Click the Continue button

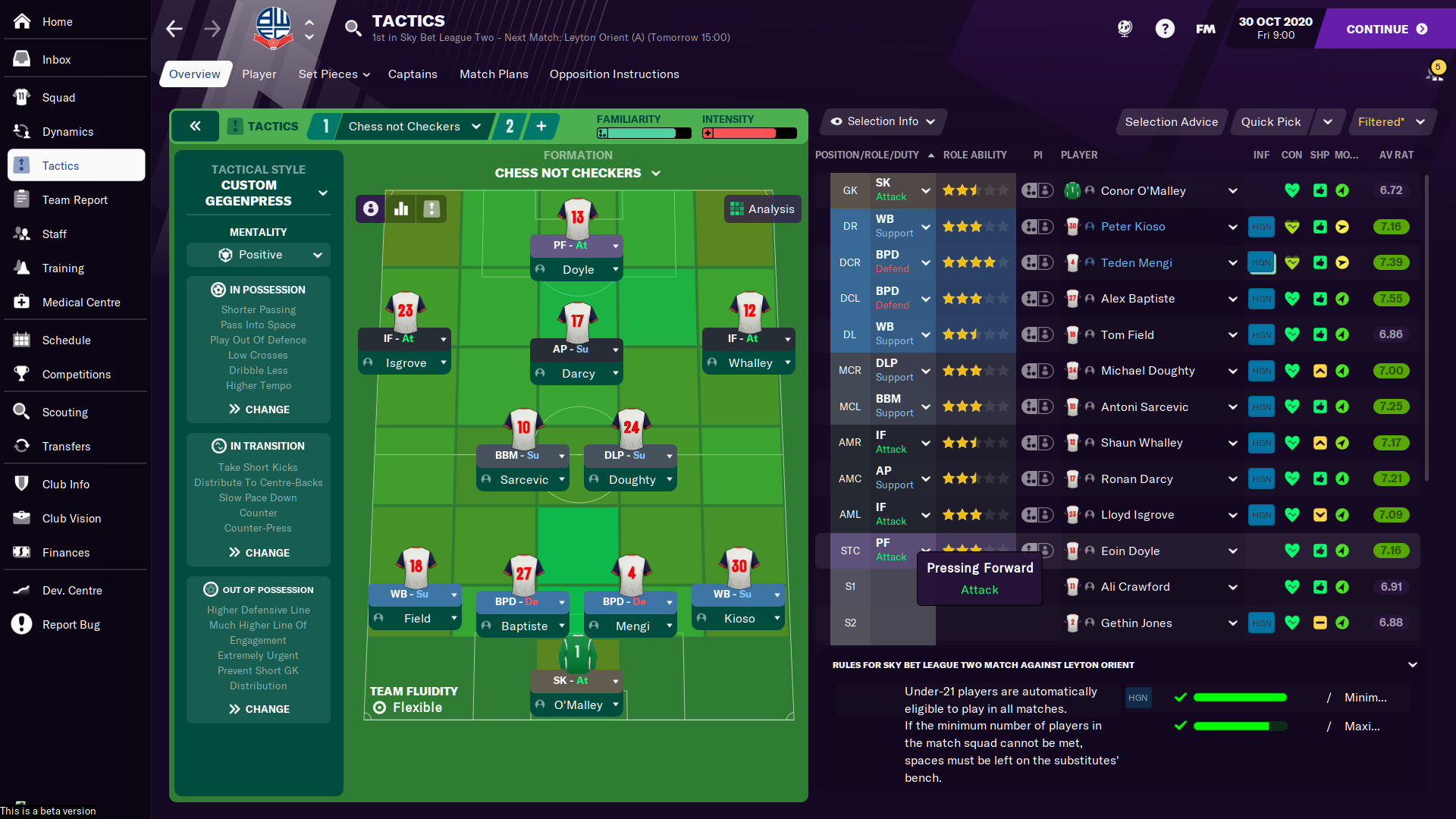coord(1386,29)
